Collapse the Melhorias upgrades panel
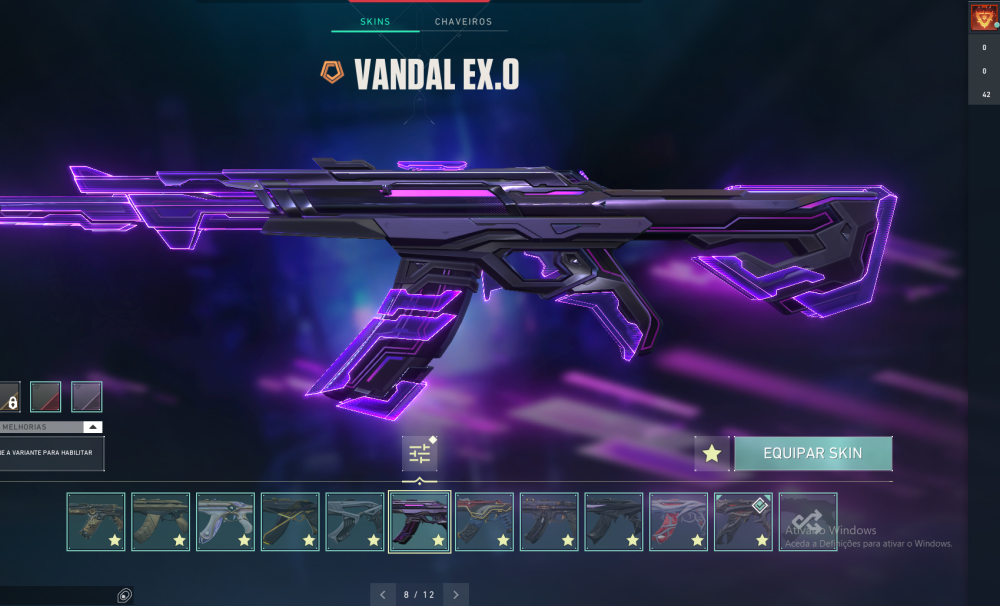Viewport: 1000px width, 606px height. pos(92,427)
